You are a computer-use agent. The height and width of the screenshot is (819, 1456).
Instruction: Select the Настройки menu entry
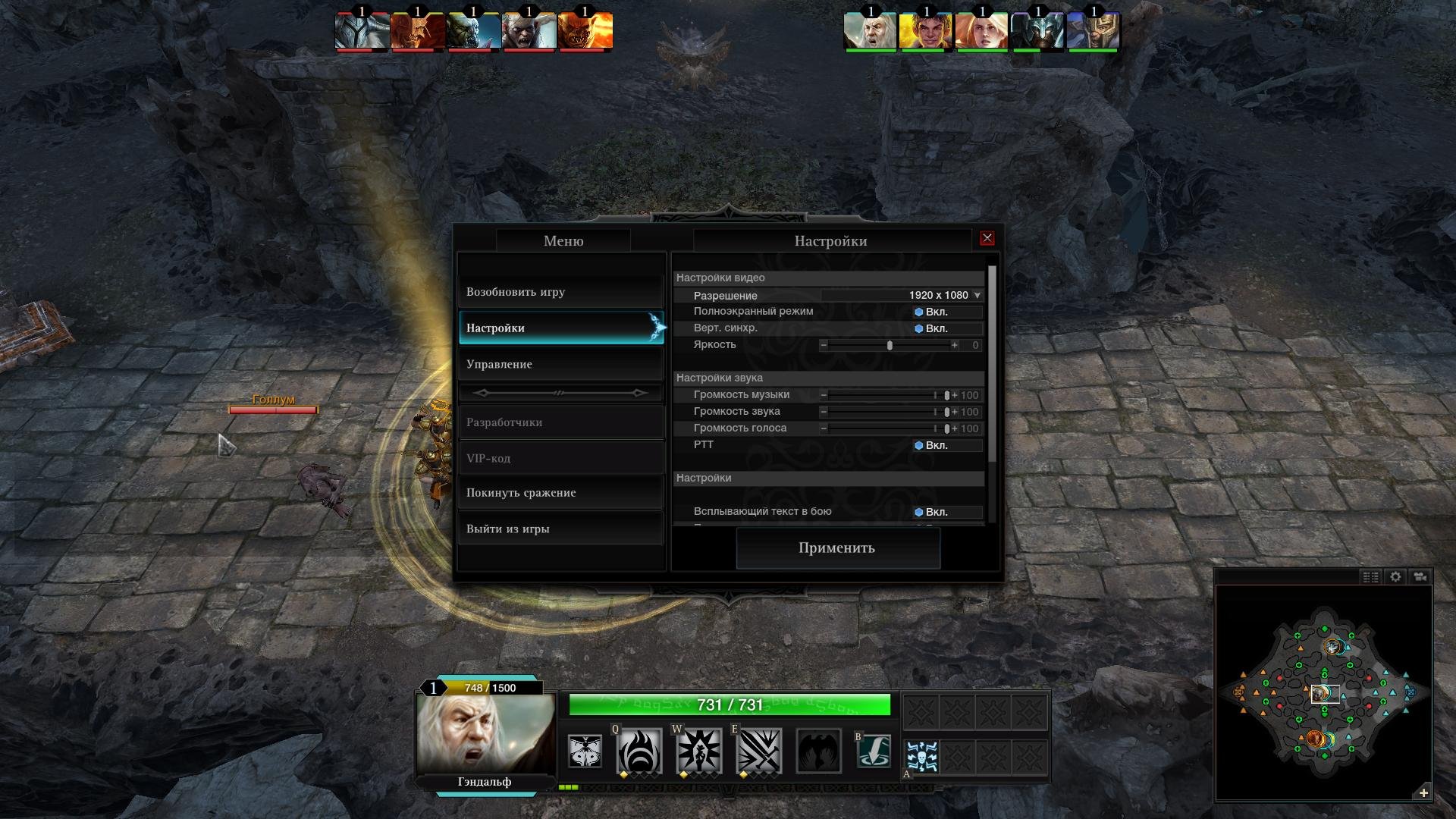coord(561,328)
